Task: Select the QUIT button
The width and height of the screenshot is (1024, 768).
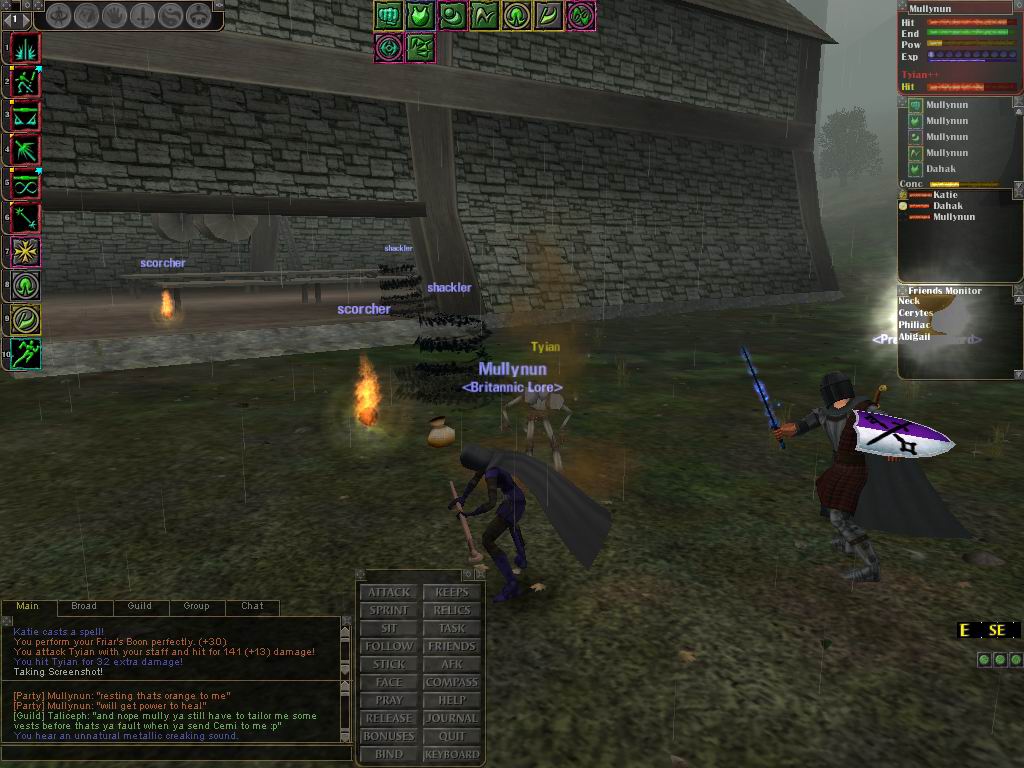Action: click(x=452, y=736)
